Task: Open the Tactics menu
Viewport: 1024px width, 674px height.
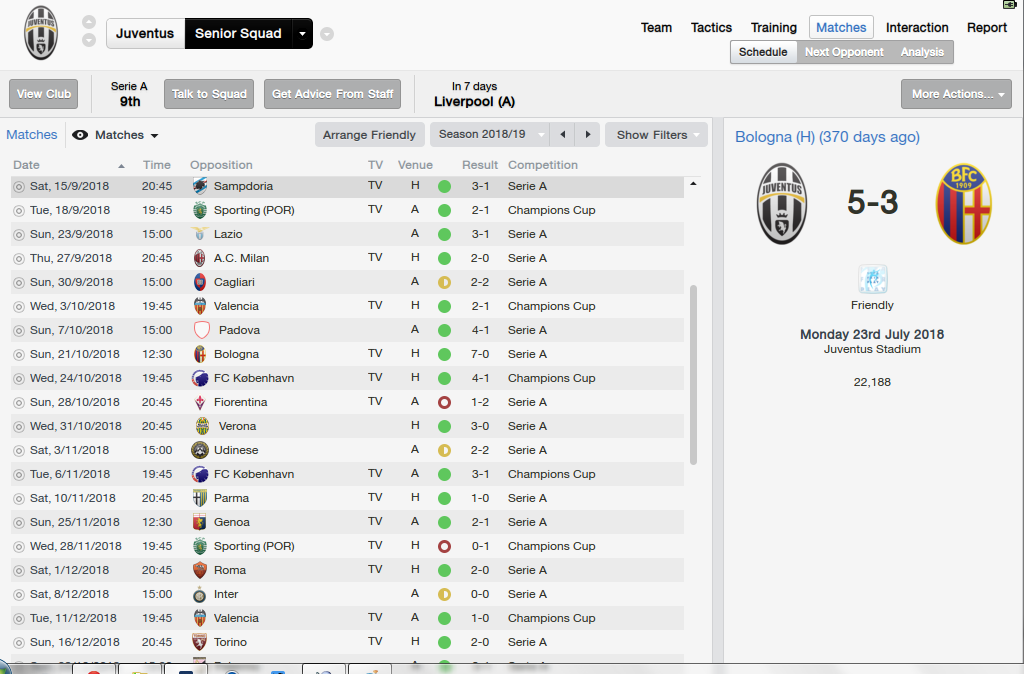Action: click(x=711, y=28)
